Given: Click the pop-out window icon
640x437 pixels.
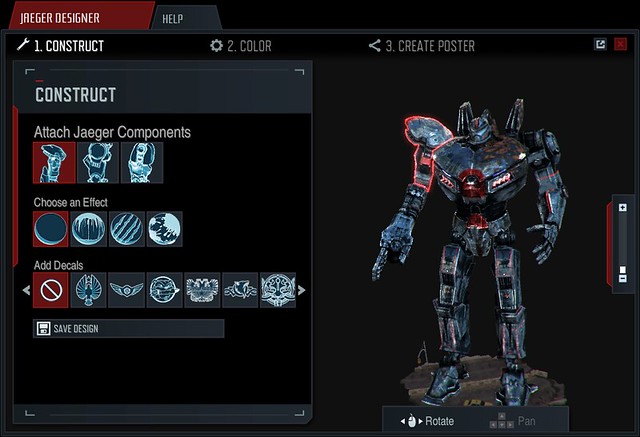Looking at the screenshot, I should [600, 44].
